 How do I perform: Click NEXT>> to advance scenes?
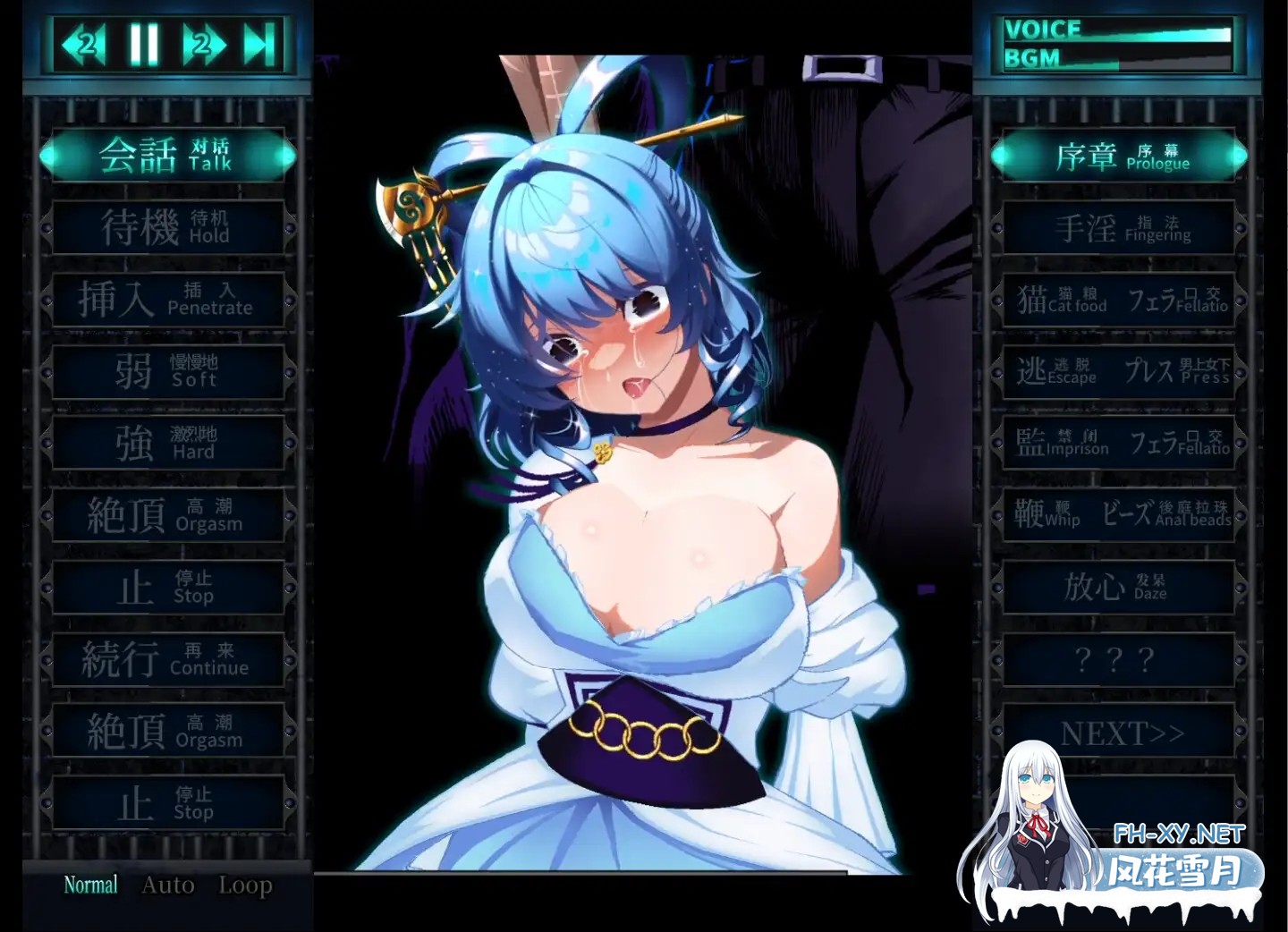click(x=1118, y=732)
